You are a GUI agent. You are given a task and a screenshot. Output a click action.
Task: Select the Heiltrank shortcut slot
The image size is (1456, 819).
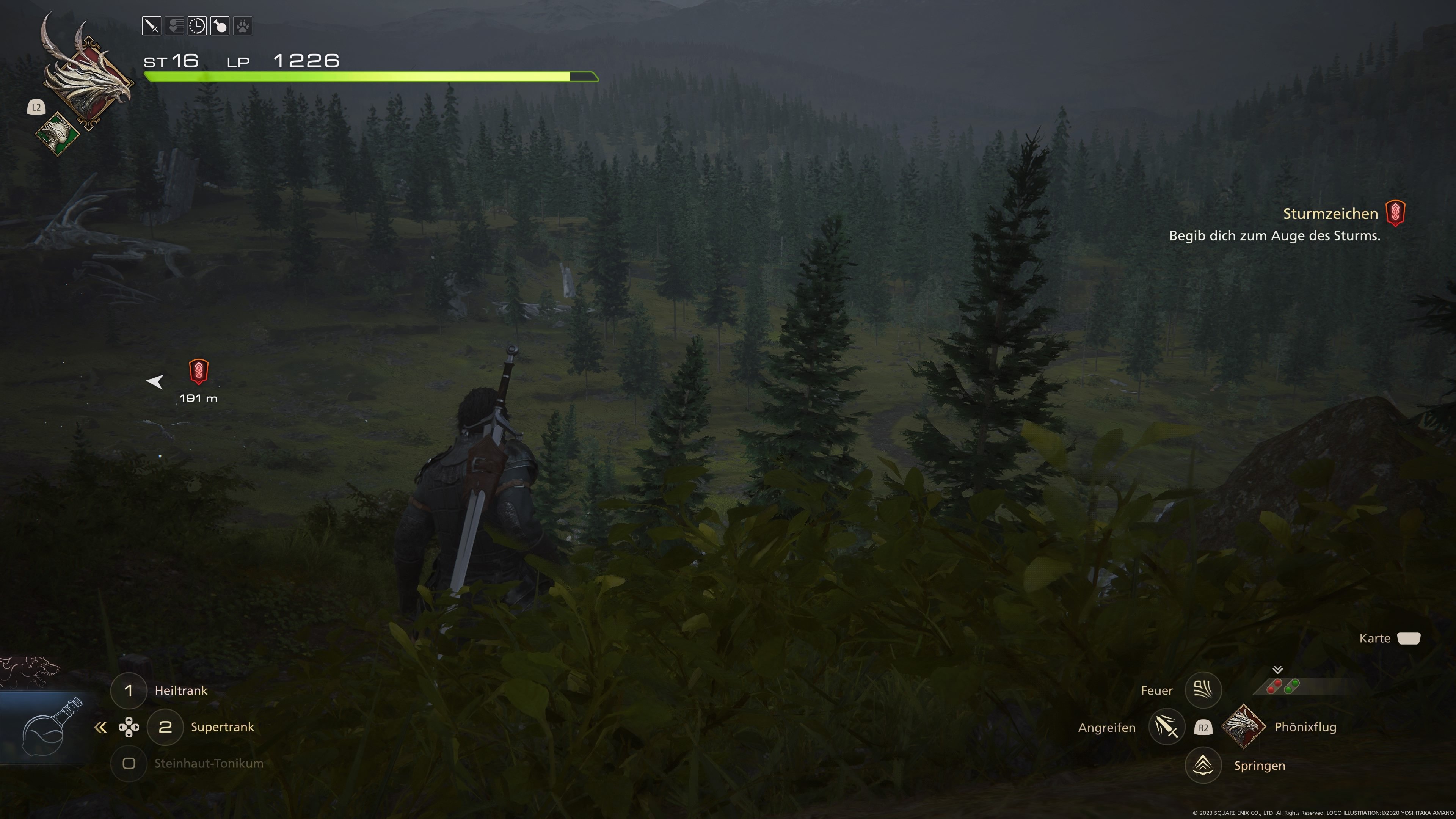pyautogui.click(x=129, y=690)
